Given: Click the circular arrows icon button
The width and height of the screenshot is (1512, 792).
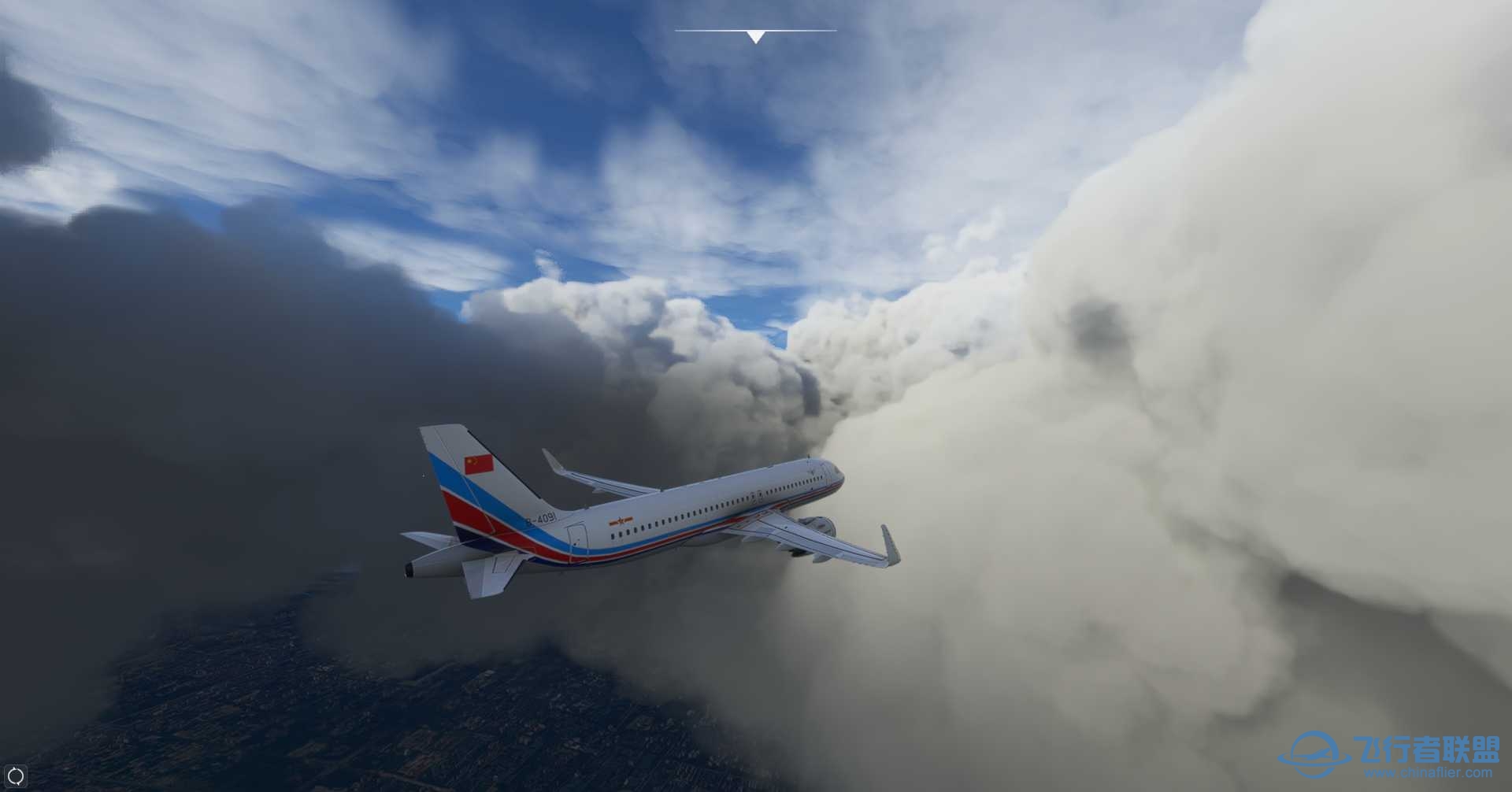Looking at the screenshot, I should pos(15,776).
